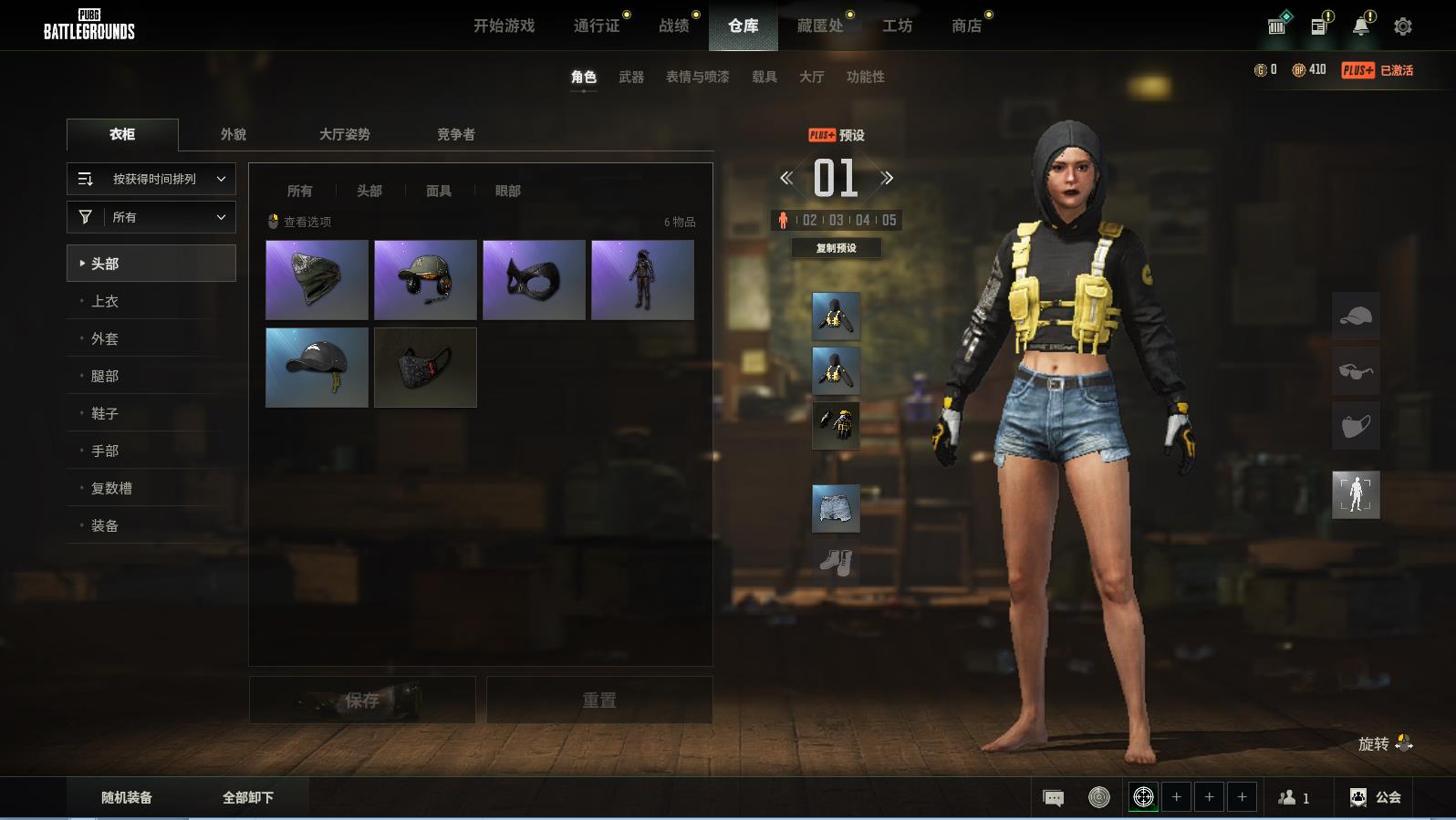This screenshot has height=820, width=1456.
Task: Open the 武器 weapons section
Action: (x=631, y=77)
